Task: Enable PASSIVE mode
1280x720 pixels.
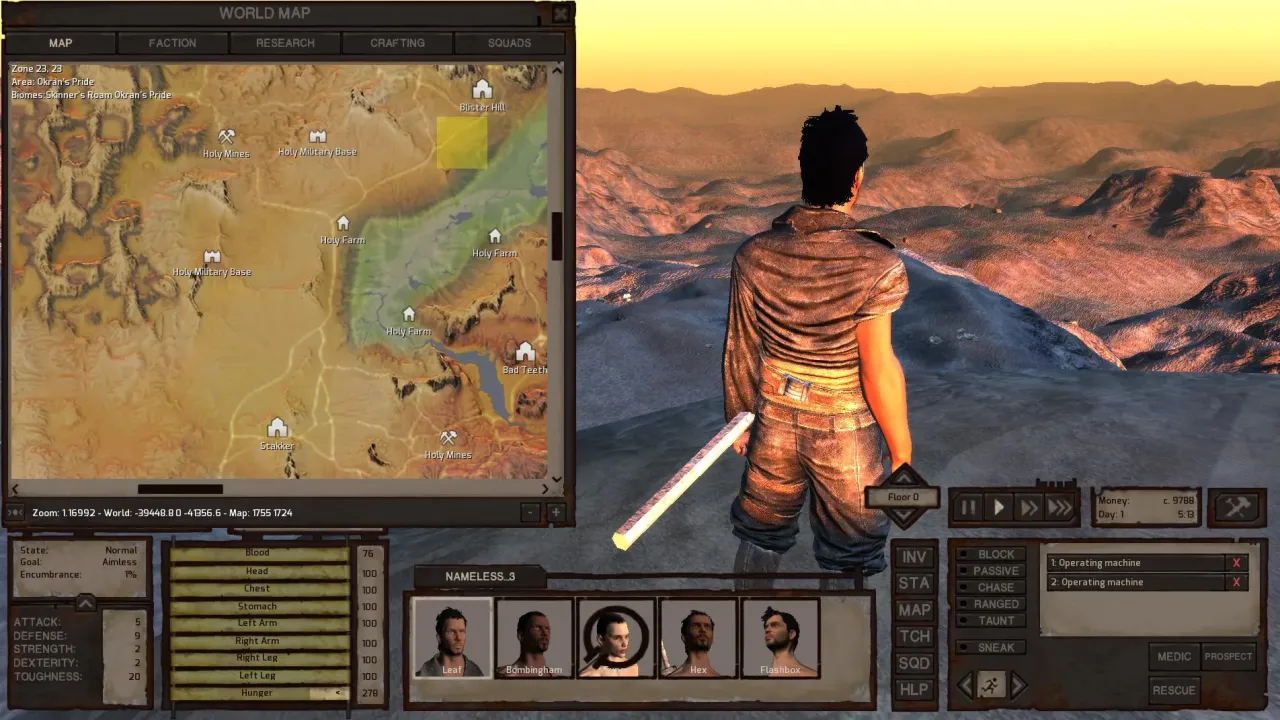Action: coord(990,570)
